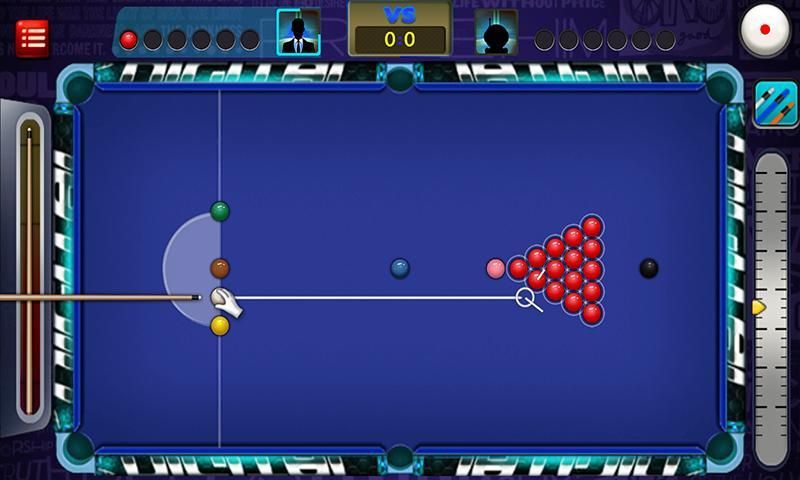This screenshot has height=480, width=800.
Task: Click the cue ball spin control
Action: (765, 30)
